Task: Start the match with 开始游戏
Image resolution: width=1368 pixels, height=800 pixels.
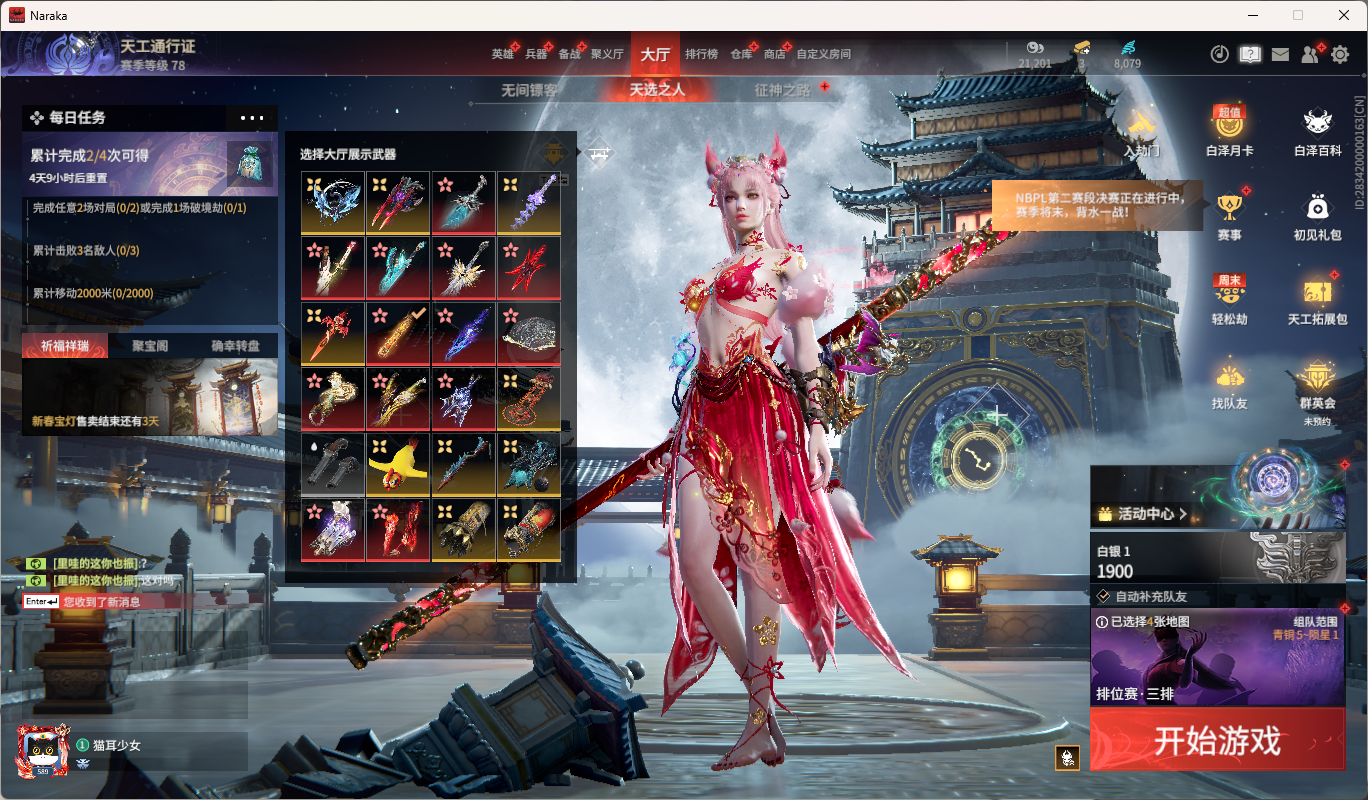Action: 1217,741
